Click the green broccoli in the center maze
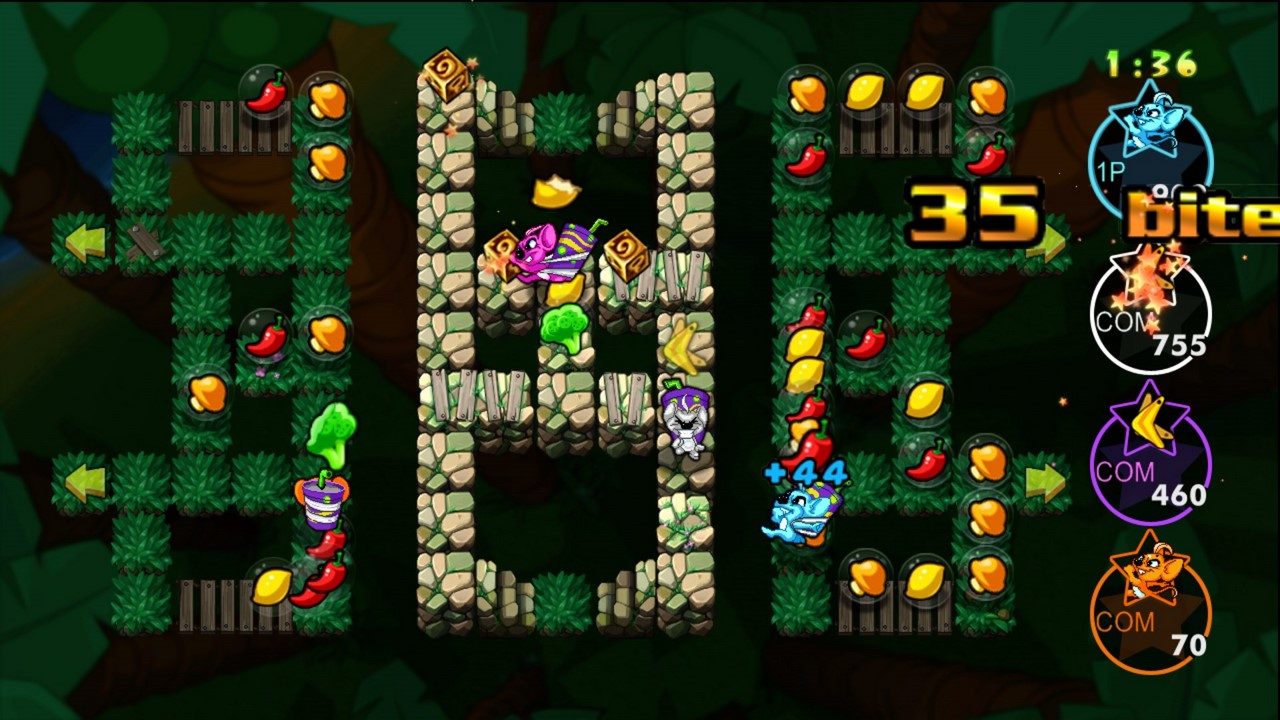The width and height of the screenshot is (1280, 720). click(x=566, y=331)
